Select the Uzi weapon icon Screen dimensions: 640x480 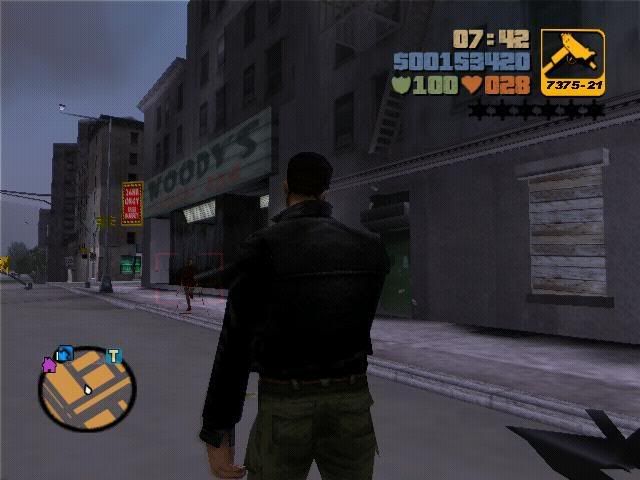tap(572, 56)
